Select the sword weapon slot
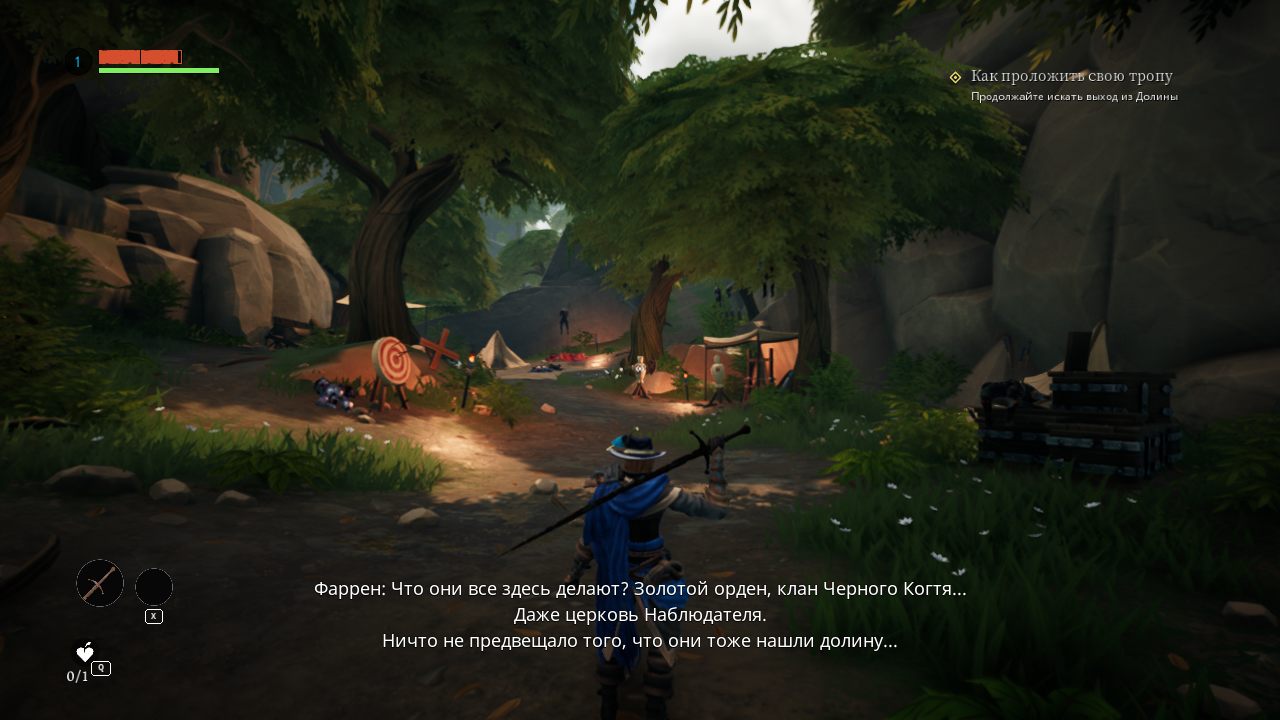This screenshot has height=720, width=1280. [x=100, y=583]
